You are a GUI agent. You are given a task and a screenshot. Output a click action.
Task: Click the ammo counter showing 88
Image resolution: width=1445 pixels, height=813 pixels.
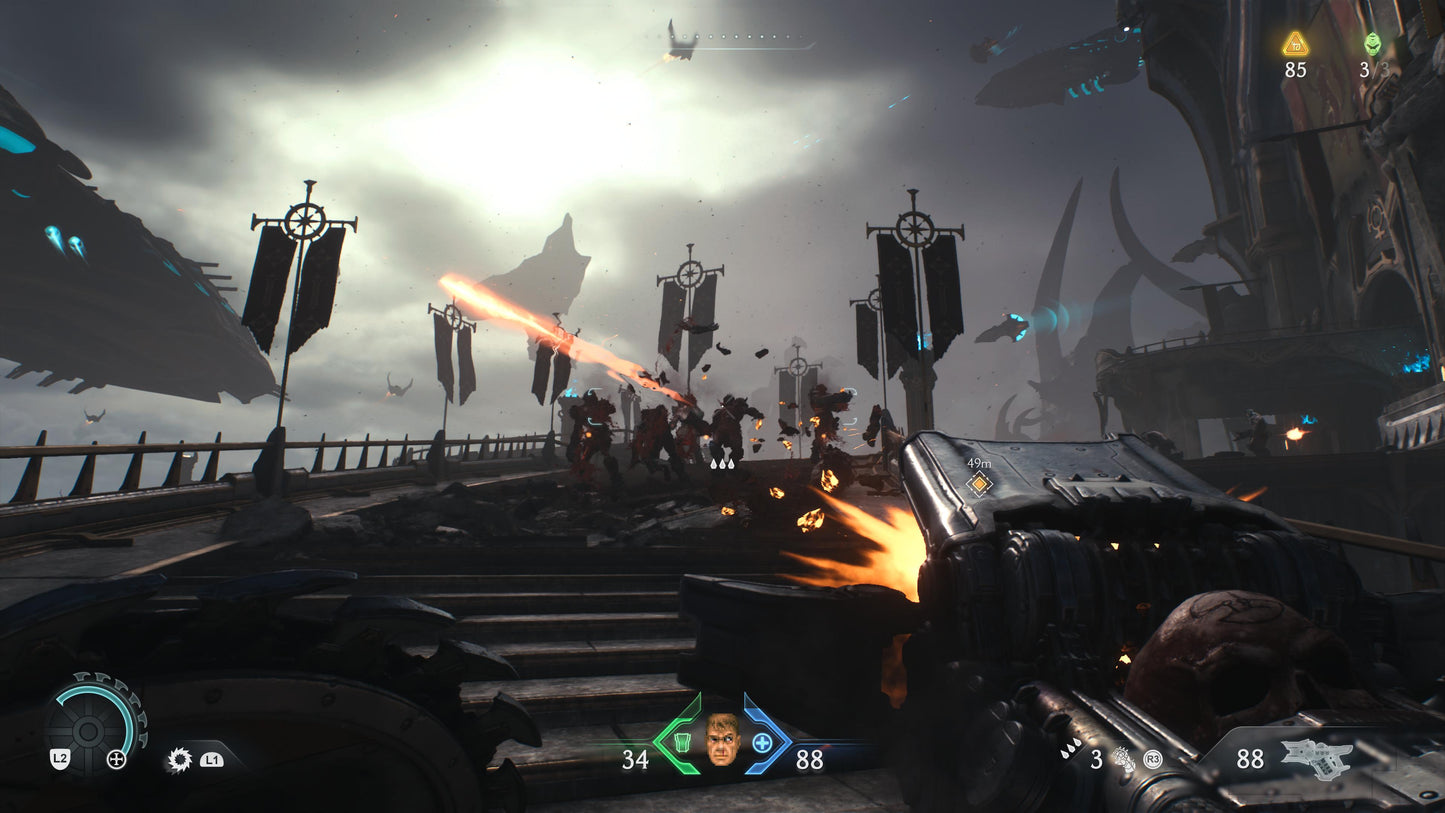pyautogui.click(x=1251, y=758)
